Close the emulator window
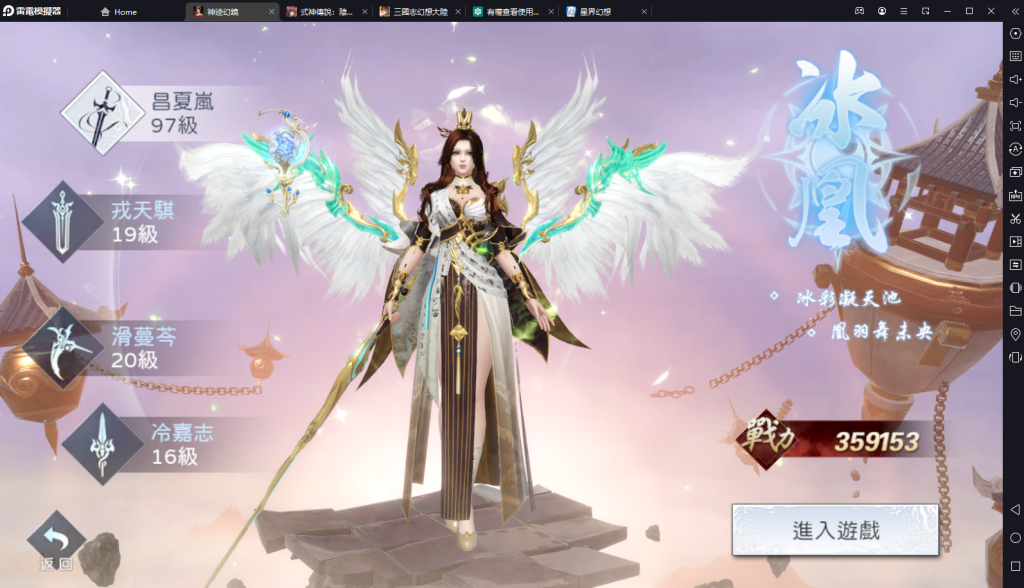This screenshot has width=1024, height=588. (x=991, y=11)
